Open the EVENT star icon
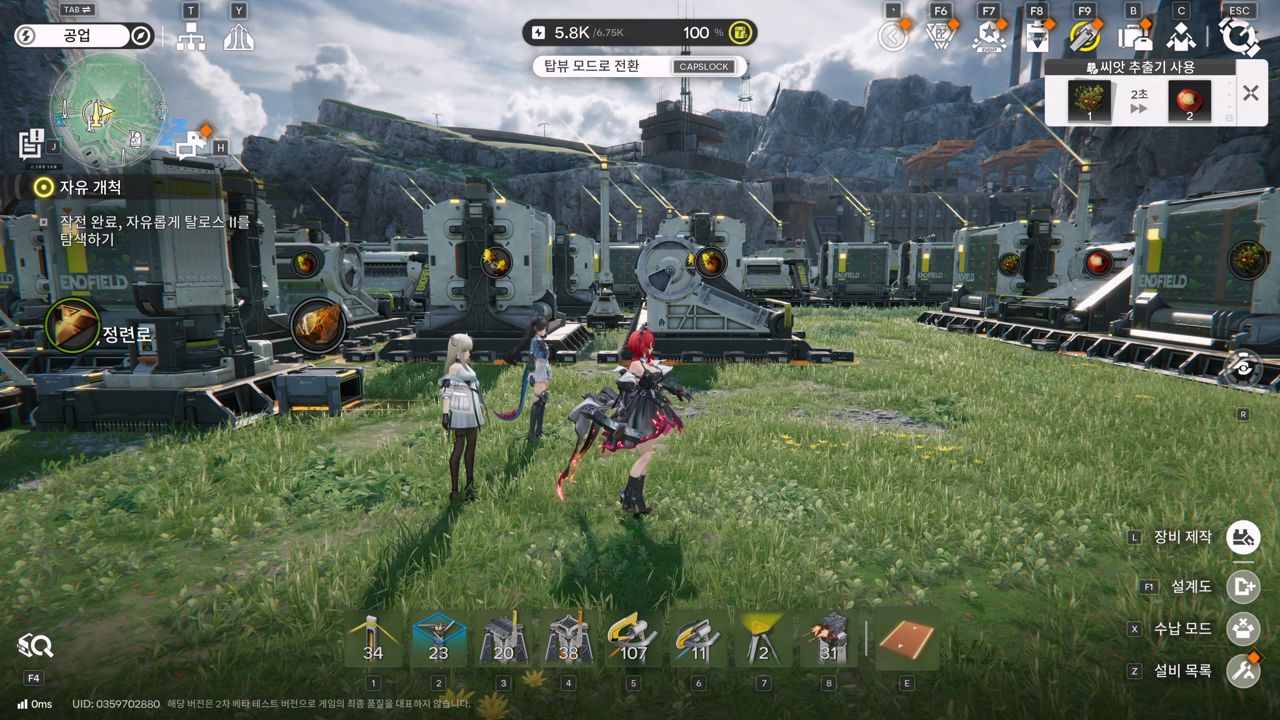The height and width of the screenshot is (720, 1280). (988, 37)
